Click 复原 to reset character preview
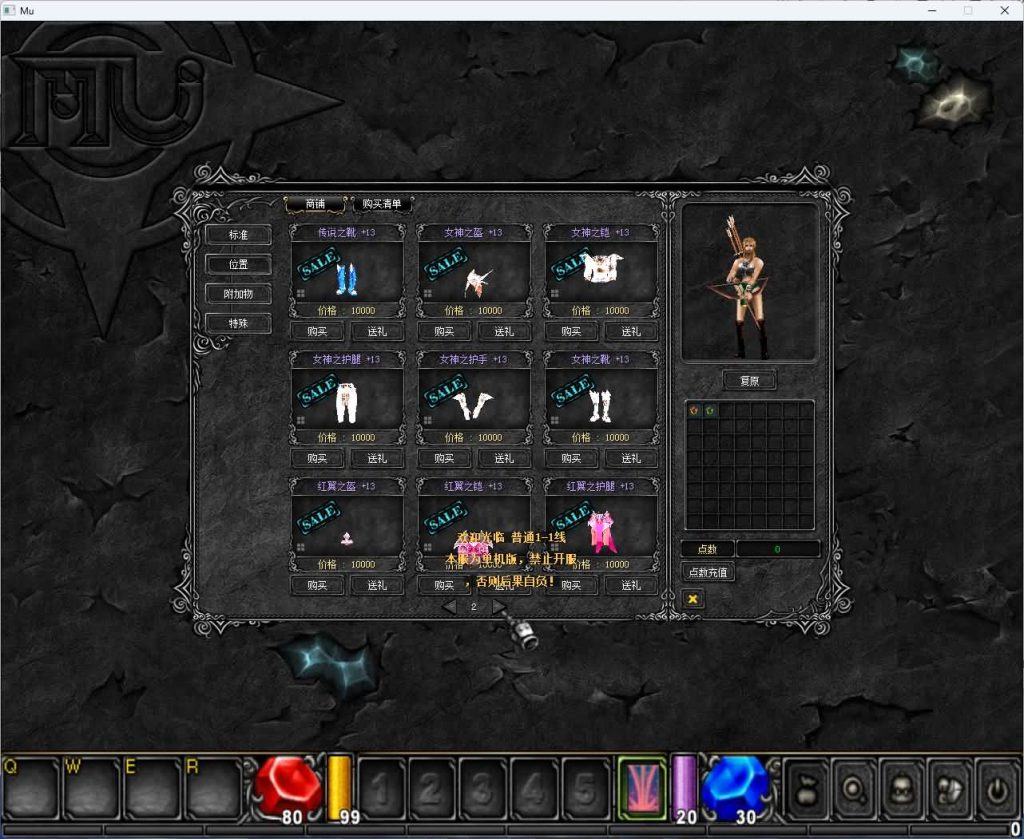 coord(749,381)
